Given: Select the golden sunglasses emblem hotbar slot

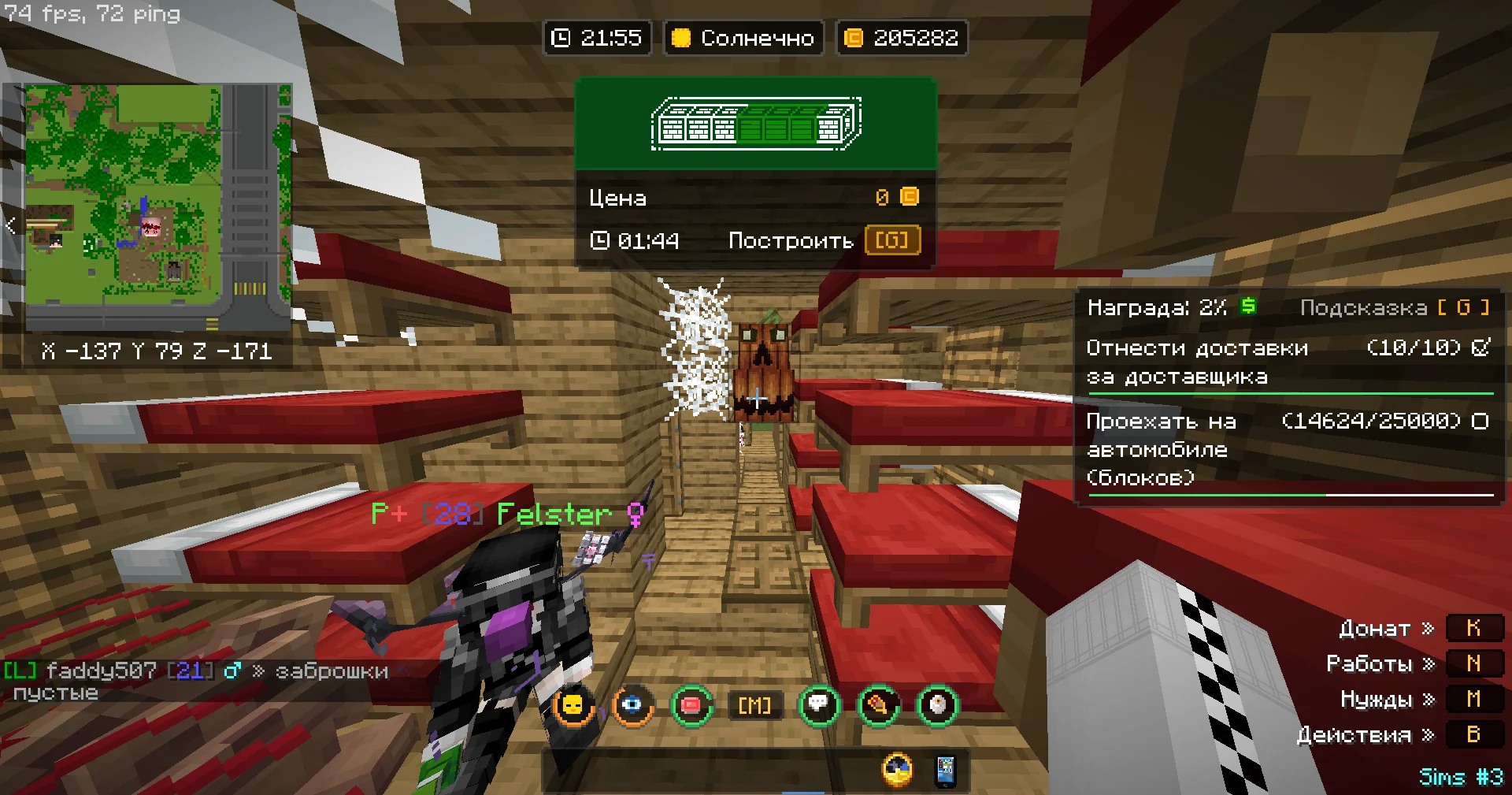Looking at the screenshot, I should click(898, 771).
